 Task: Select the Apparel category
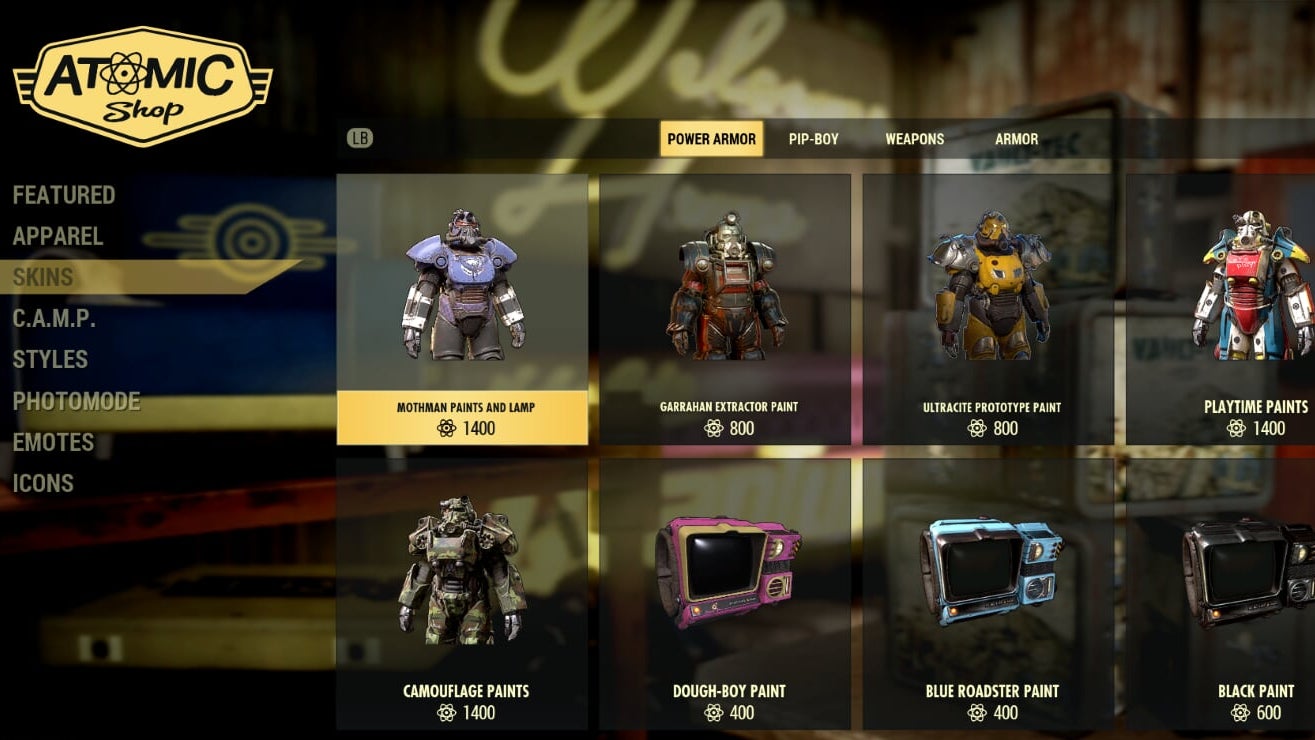[x=58, y=237]
